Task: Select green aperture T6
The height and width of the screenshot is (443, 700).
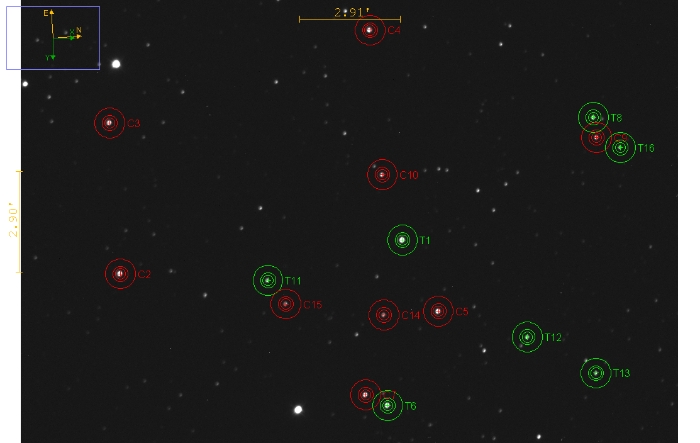Action: click(388, 405)
